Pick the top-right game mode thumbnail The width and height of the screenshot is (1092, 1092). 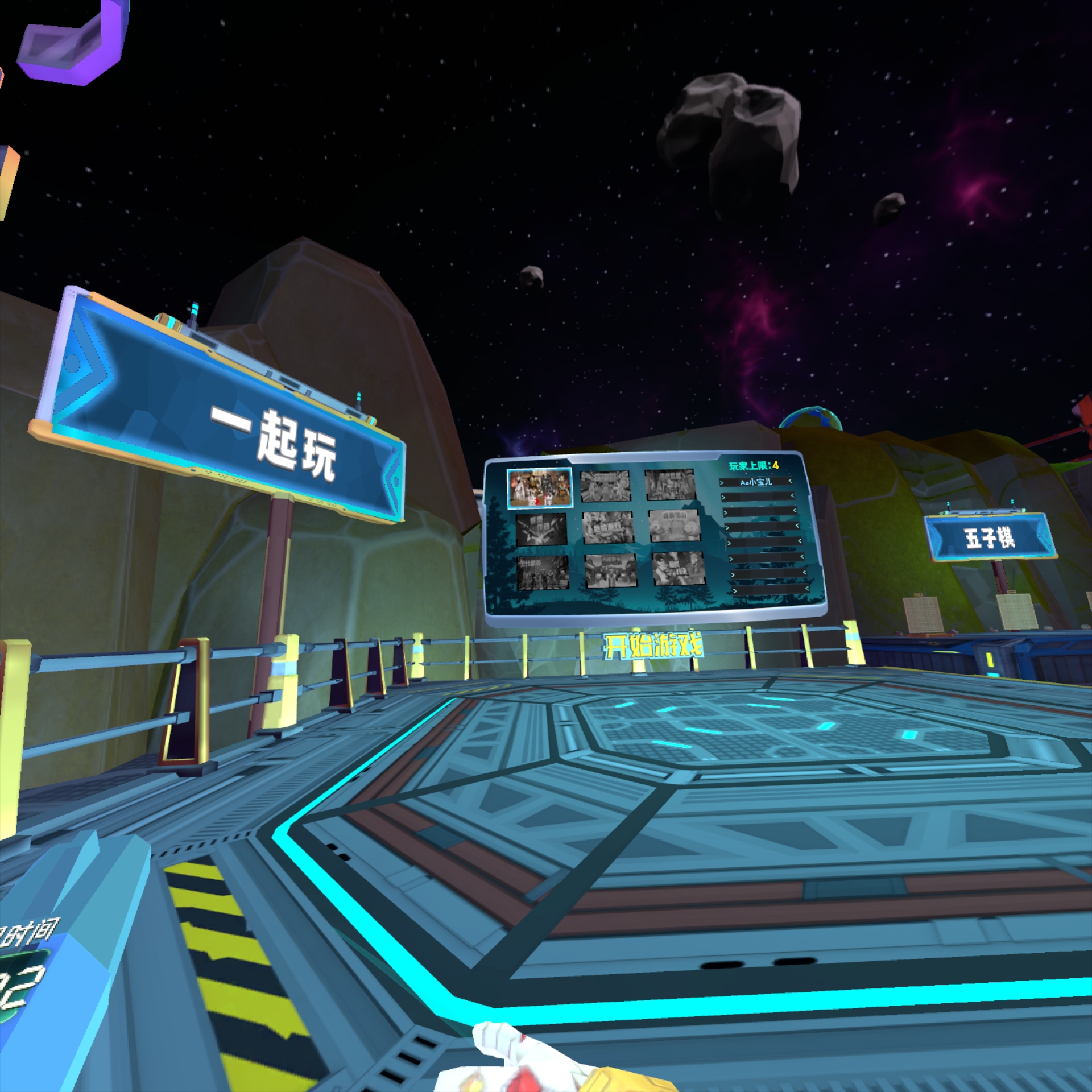coord(671,485)
